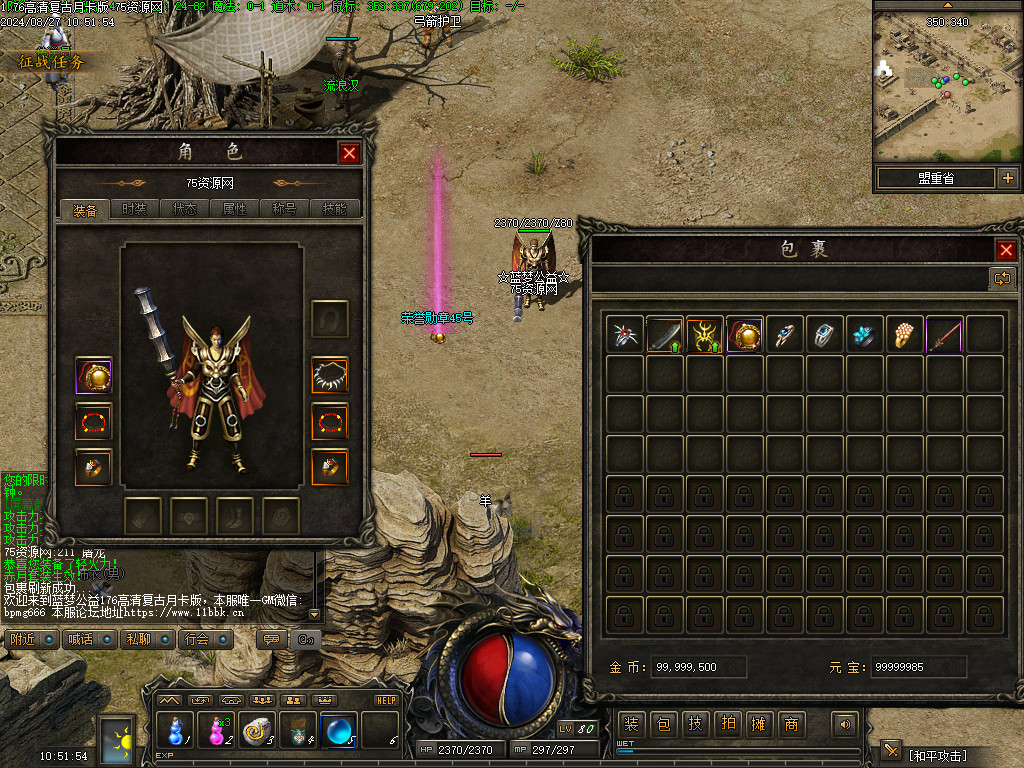Use the blue potion in hotbar slot 1

point(176,732)
